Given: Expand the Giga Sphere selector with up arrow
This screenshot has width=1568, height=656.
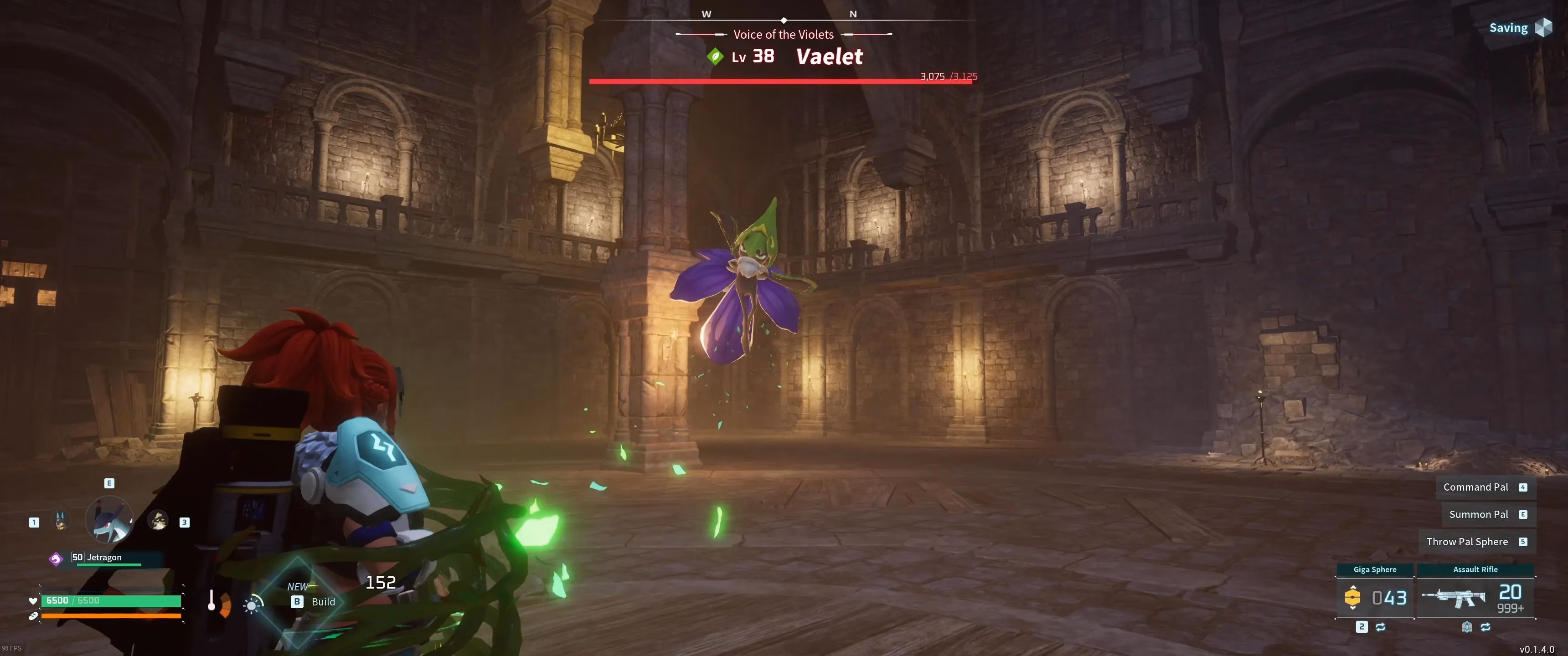Looking at the screenshot, I should click(x=1353, y=588).
